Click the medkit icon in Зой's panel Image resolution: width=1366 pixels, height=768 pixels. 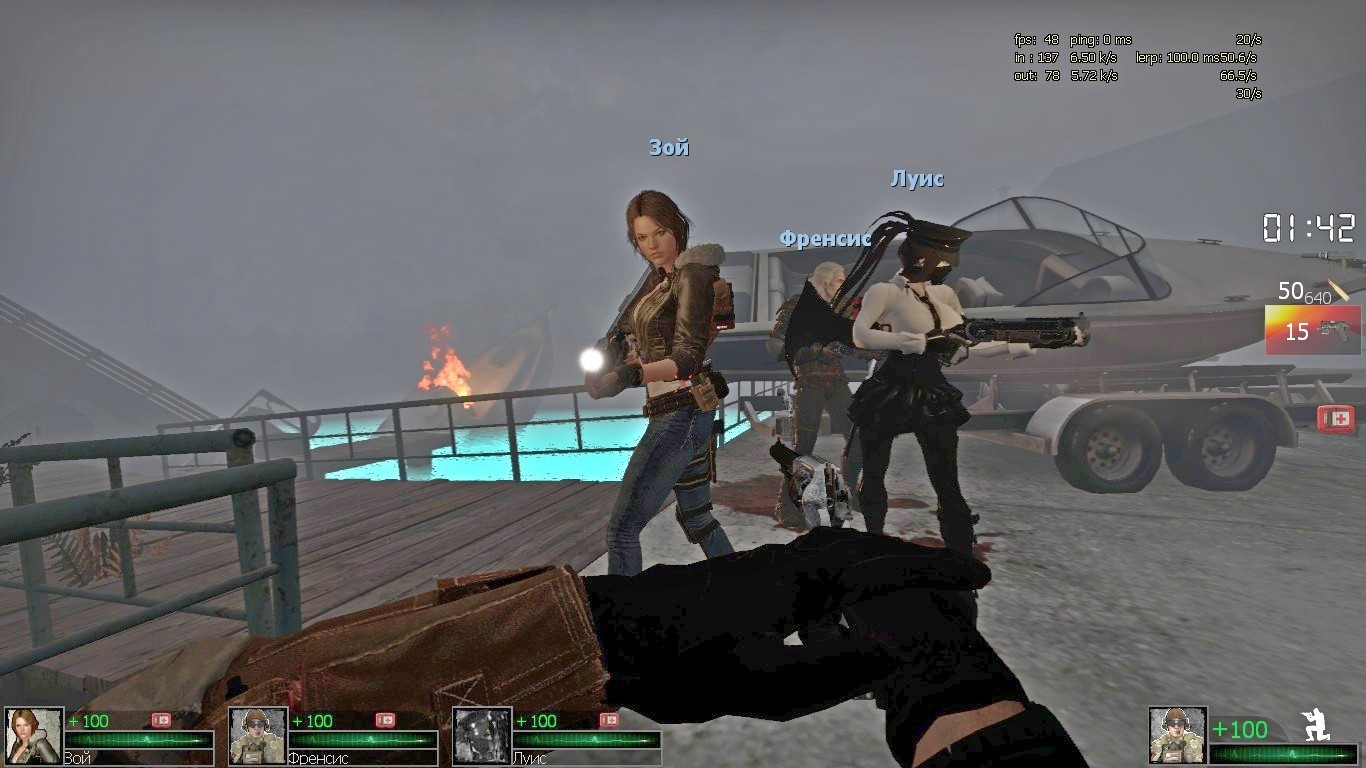161,720
